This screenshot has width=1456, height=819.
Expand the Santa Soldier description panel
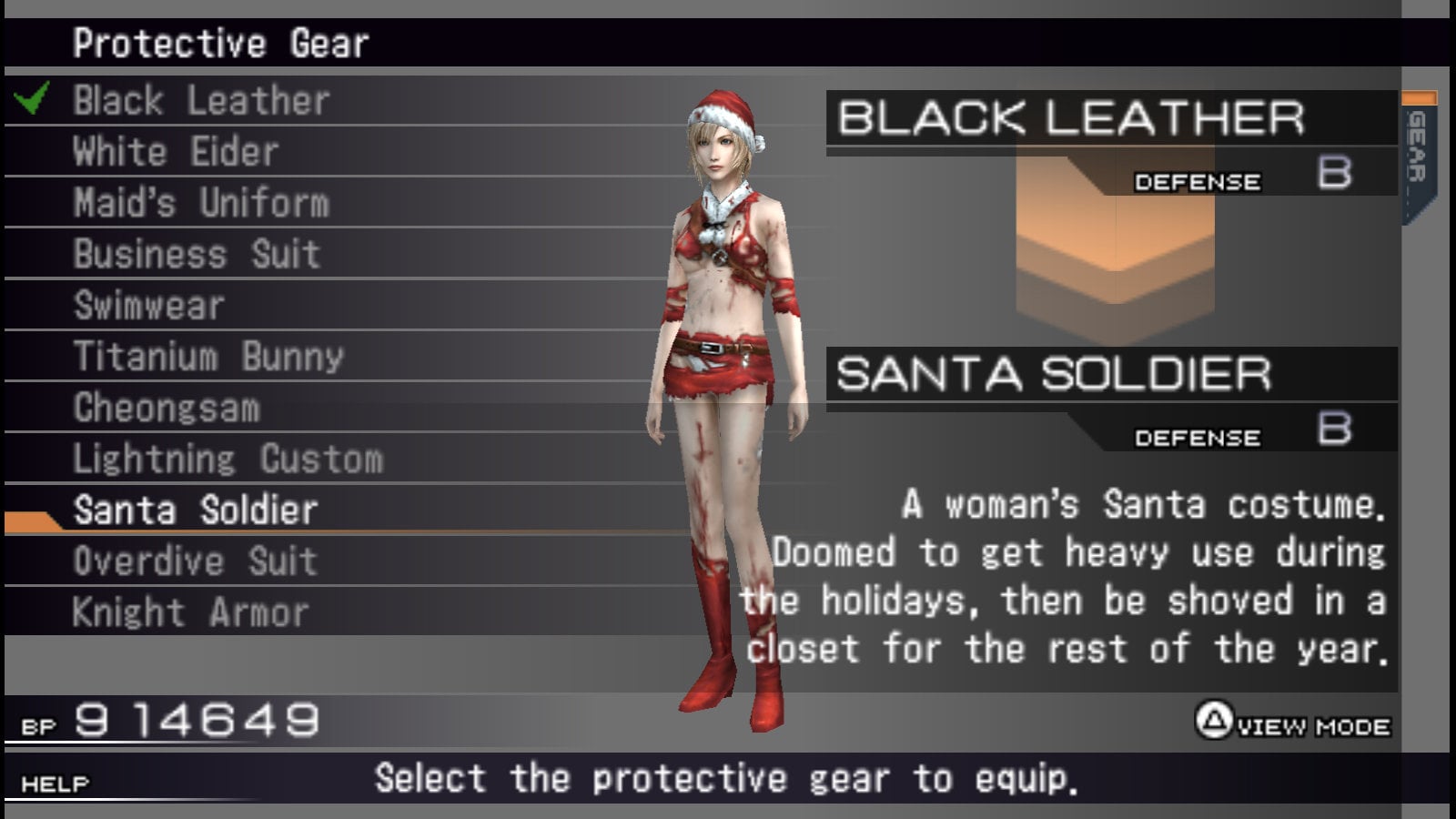click(1065, 578)
